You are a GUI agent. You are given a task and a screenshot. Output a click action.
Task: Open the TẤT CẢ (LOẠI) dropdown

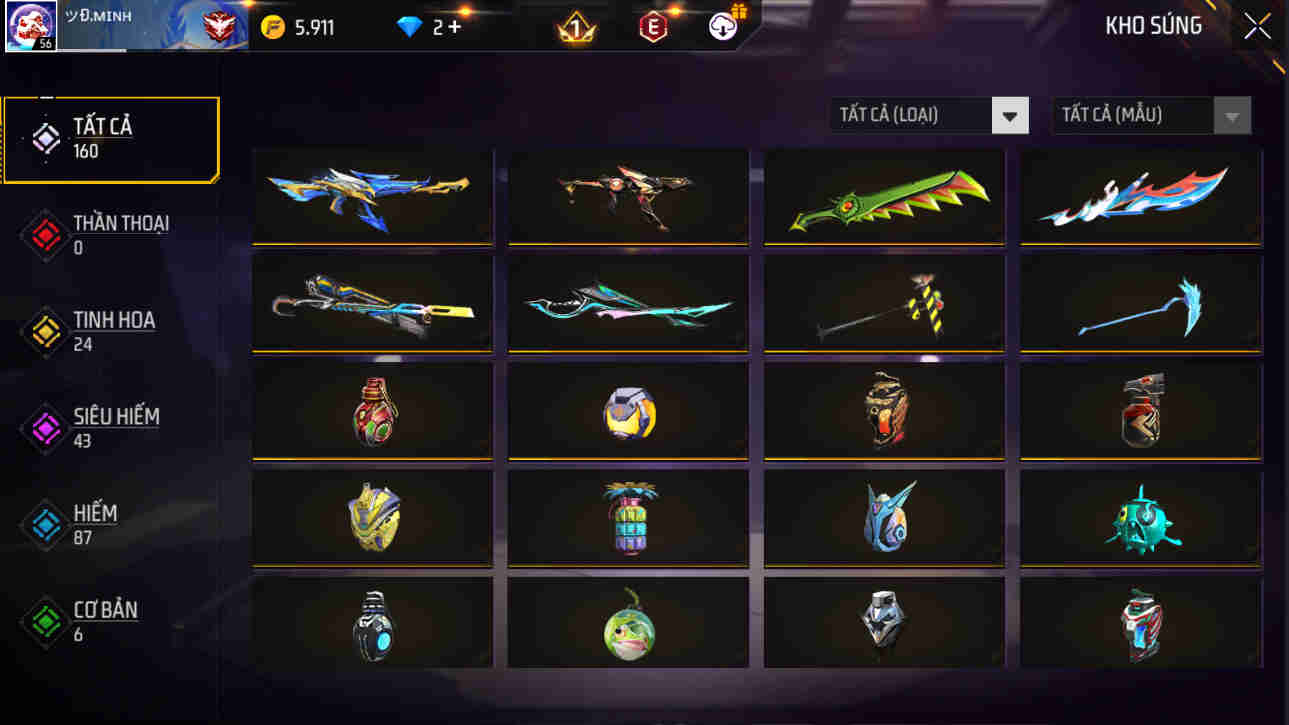click(x=915, y=115)
